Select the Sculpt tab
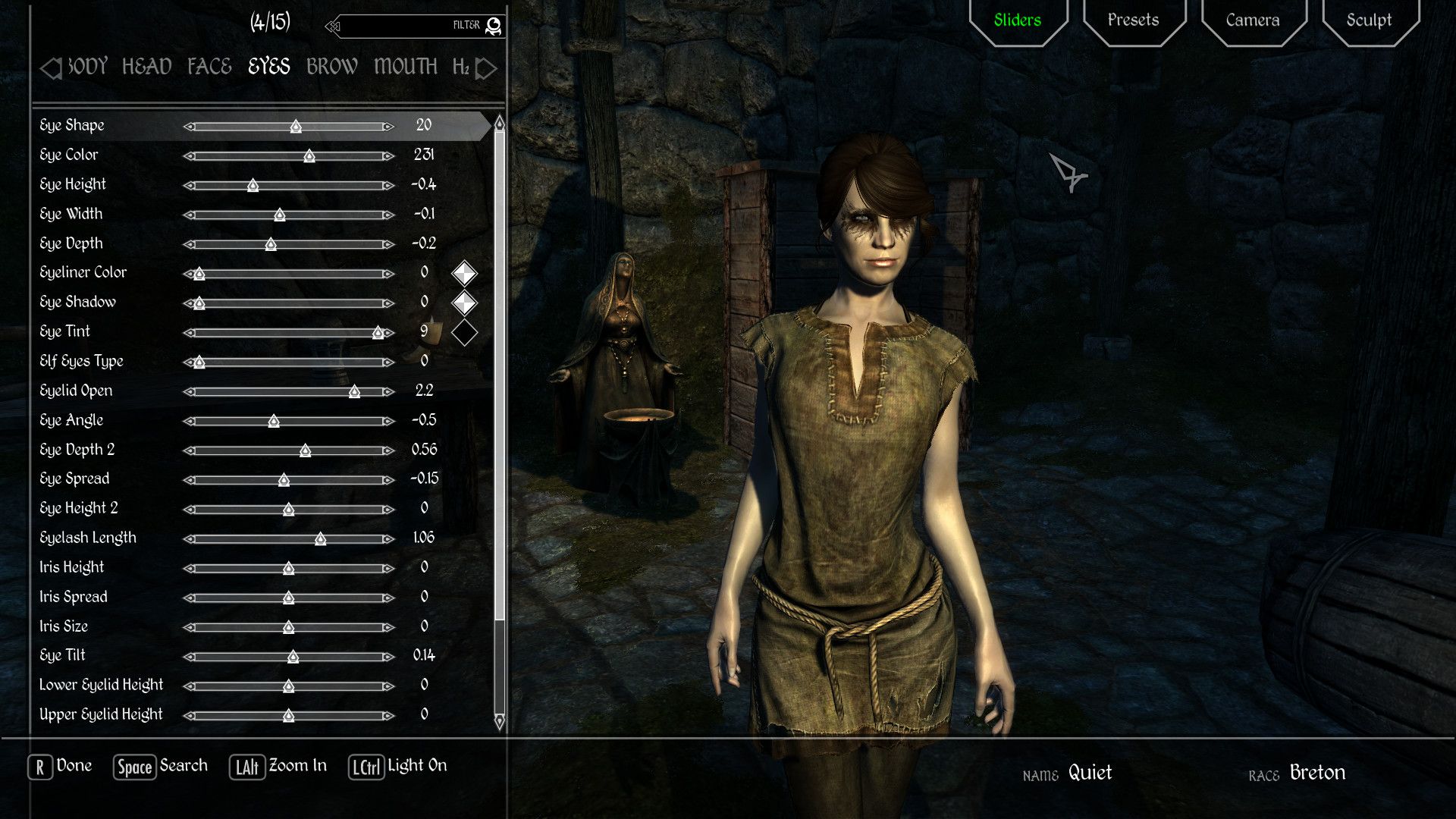This screenshot has height=819, width=1456. tap(1369, 20)
